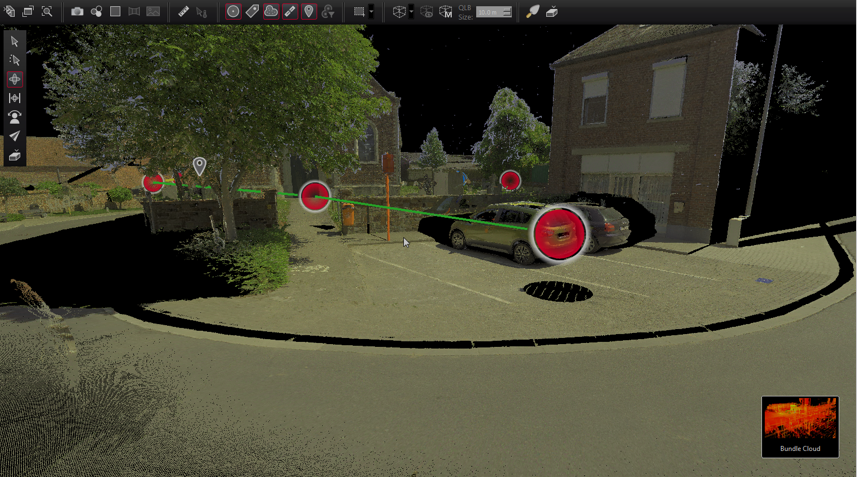Screen dimensions: 857x477
Task: Select the ruler measurement tool
Action: click(x=183, y=12)
